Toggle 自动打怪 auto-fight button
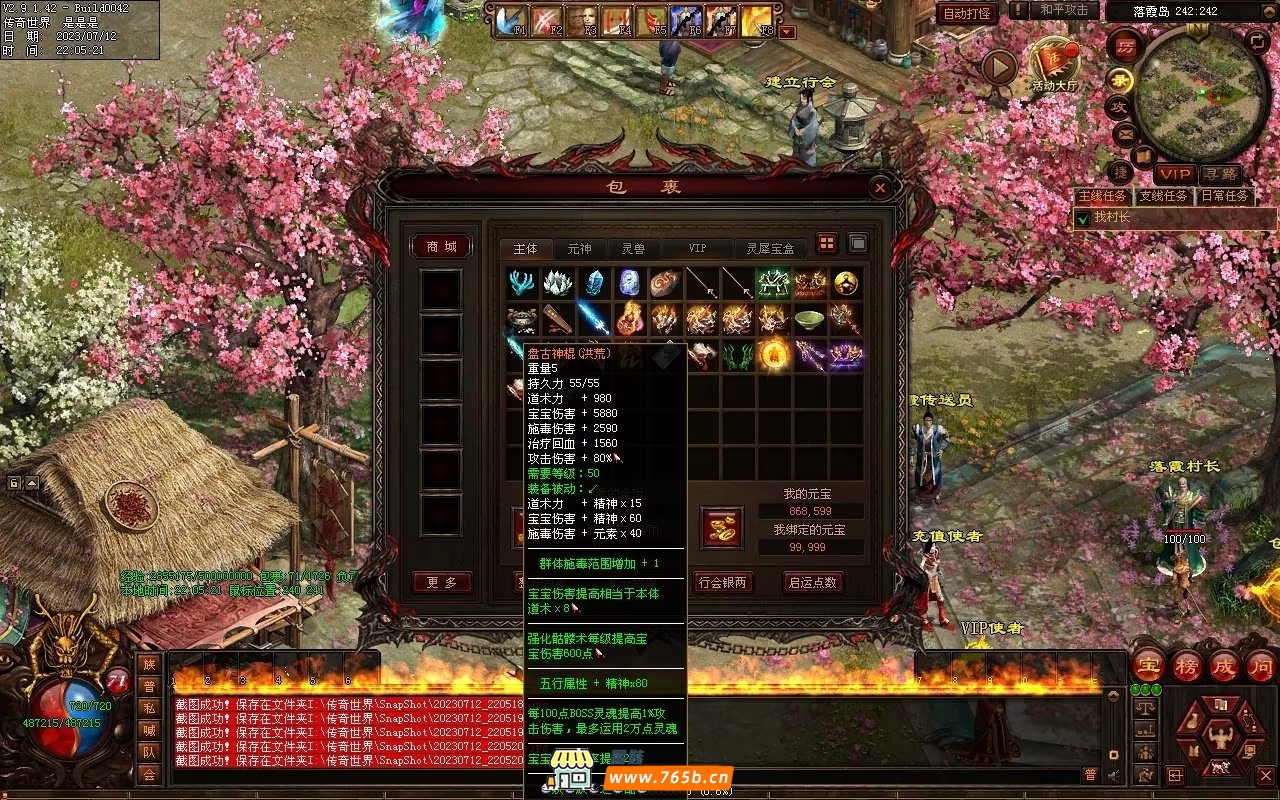This screenshot has width=1280, height=800. click(967, 13)
